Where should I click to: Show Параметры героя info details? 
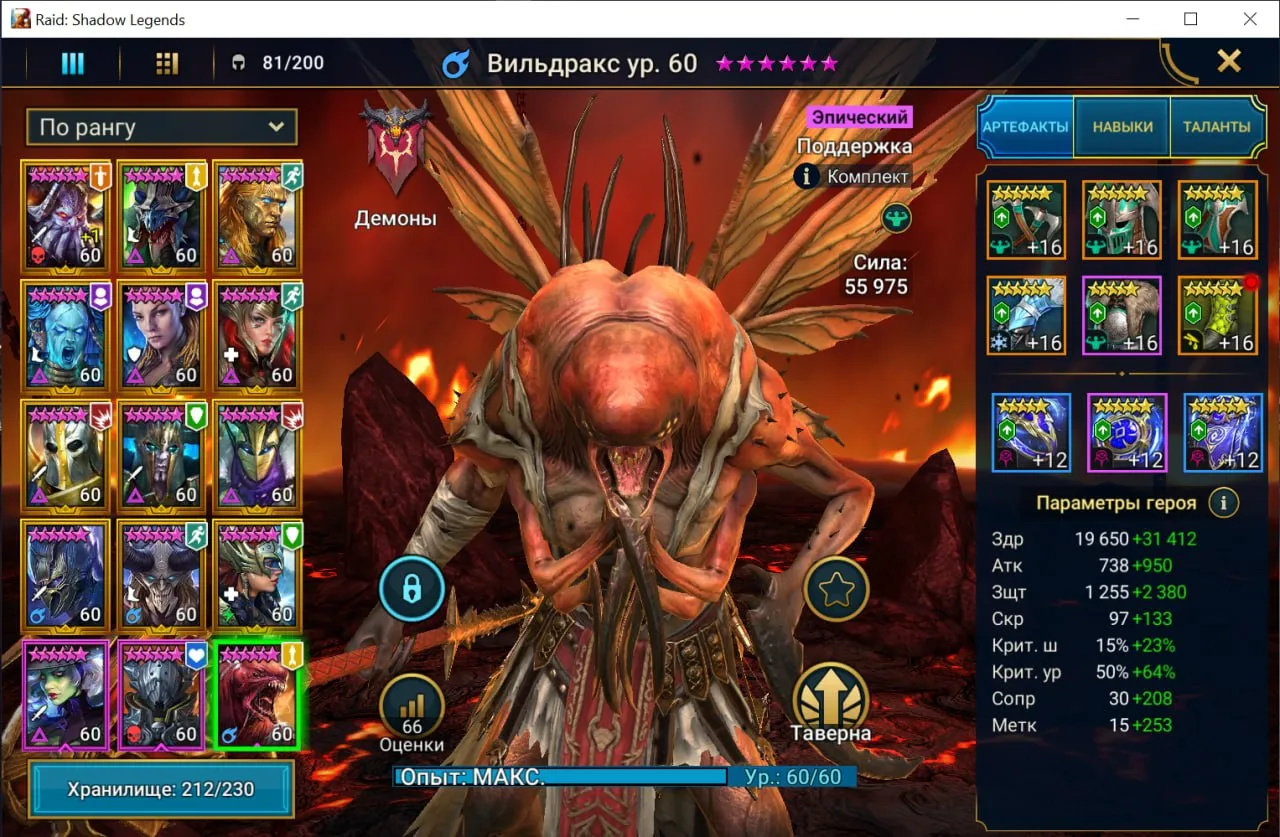(x=1223, y=502)
